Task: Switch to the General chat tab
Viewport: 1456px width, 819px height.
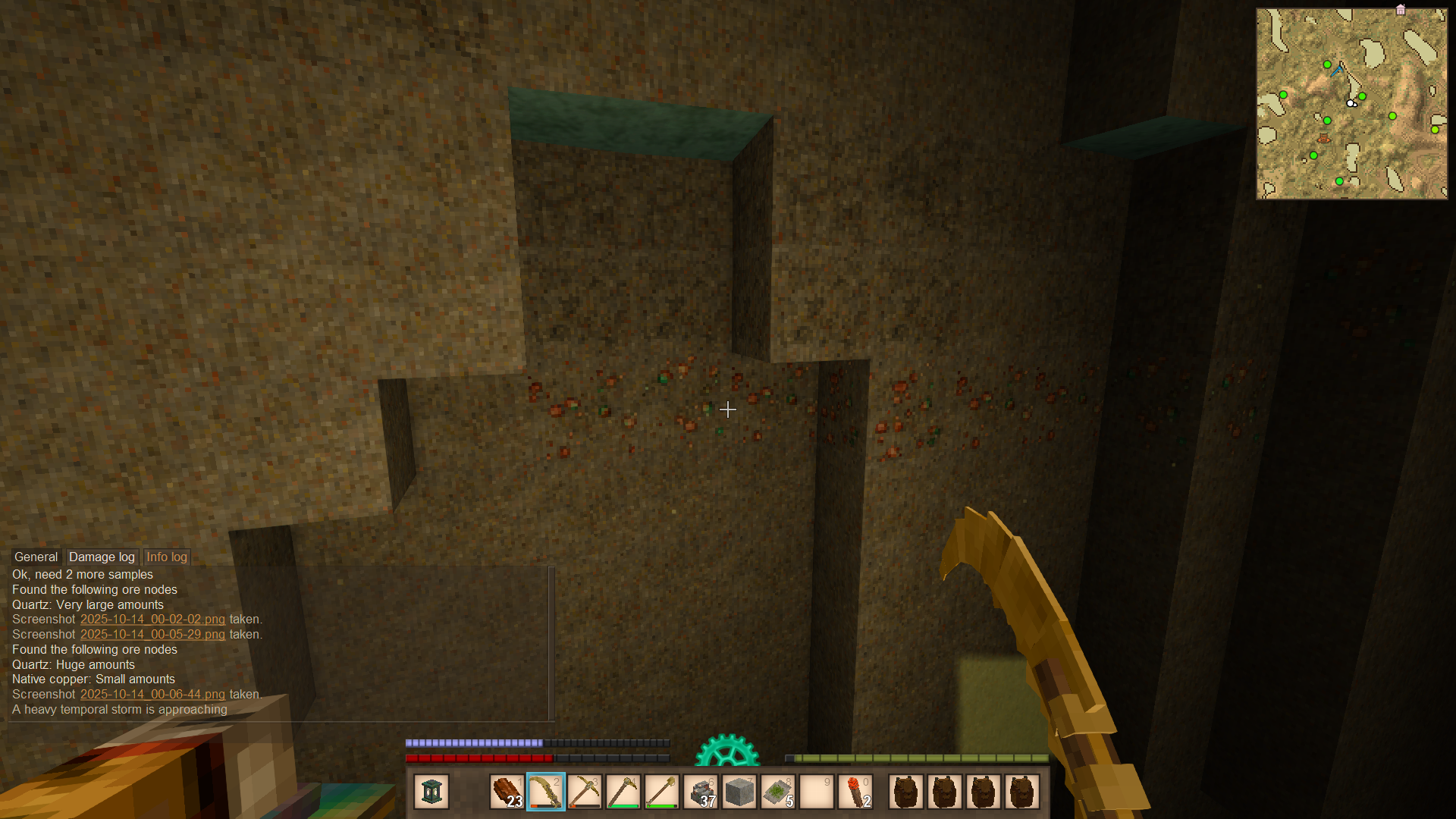Action: 36,557
